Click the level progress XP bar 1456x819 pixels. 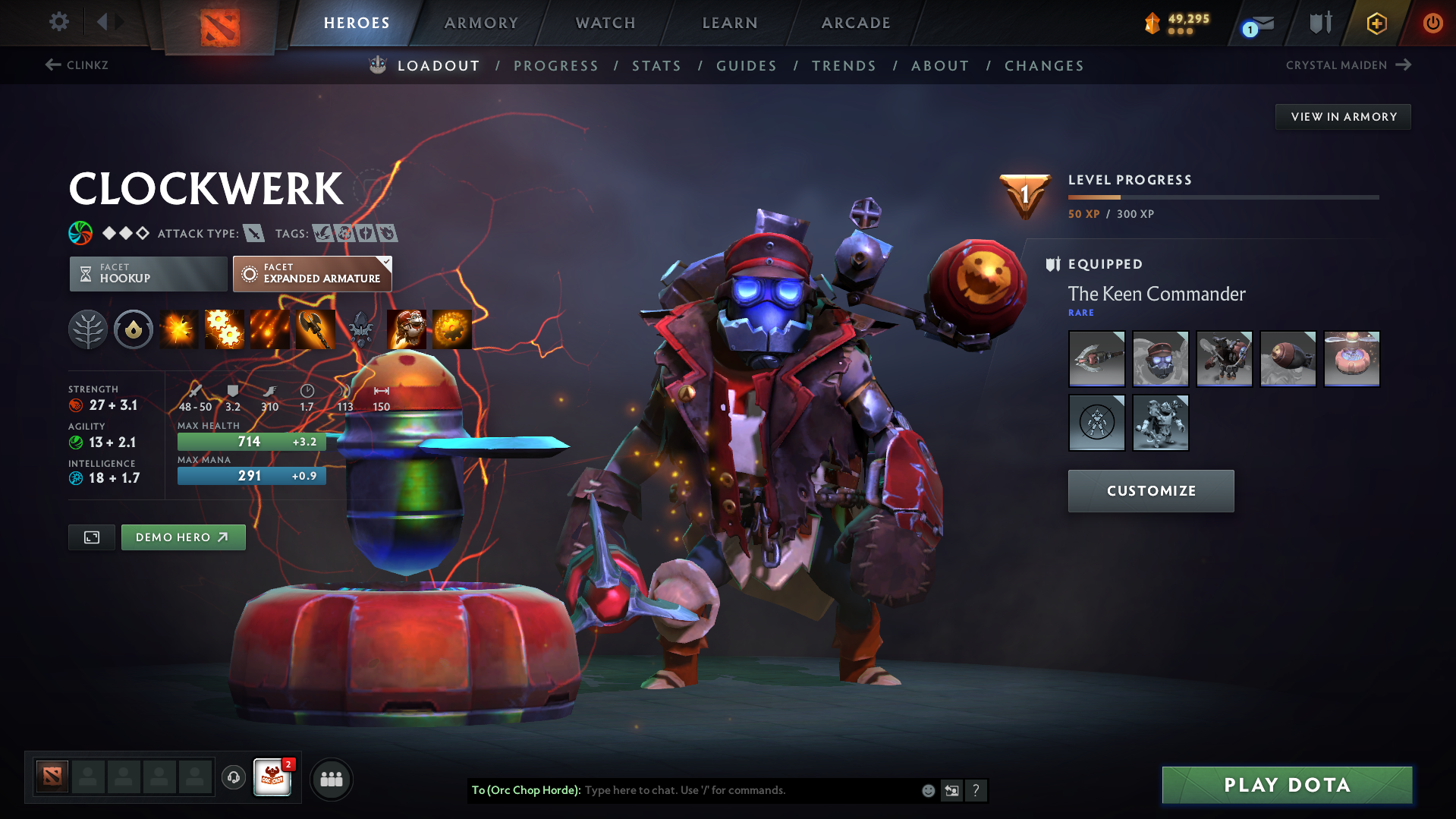pyautogui.click(x=1223, y=197)
